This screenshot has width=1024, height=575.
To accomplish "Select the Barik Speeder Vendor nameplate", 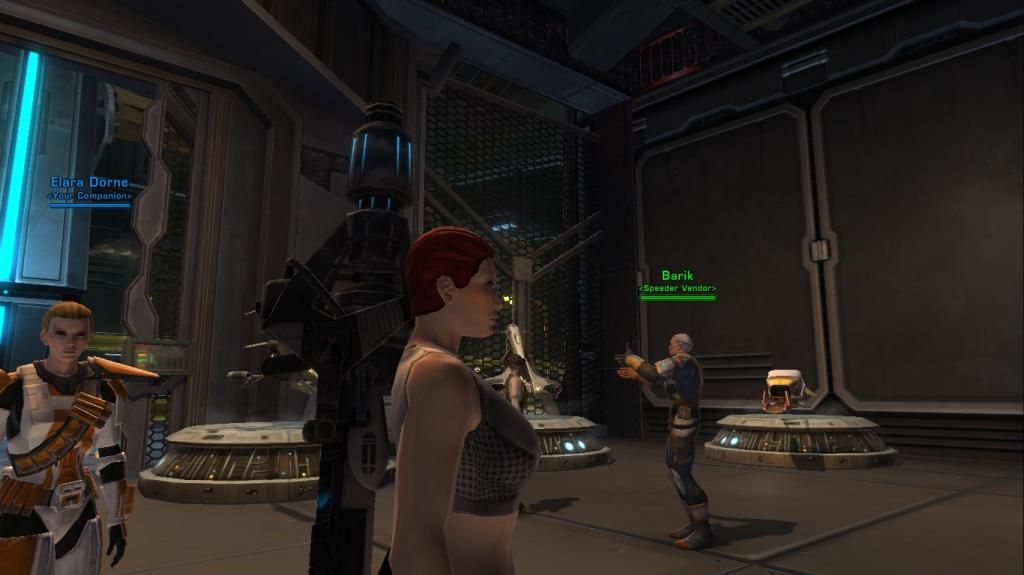I will [x=677, y=282].
